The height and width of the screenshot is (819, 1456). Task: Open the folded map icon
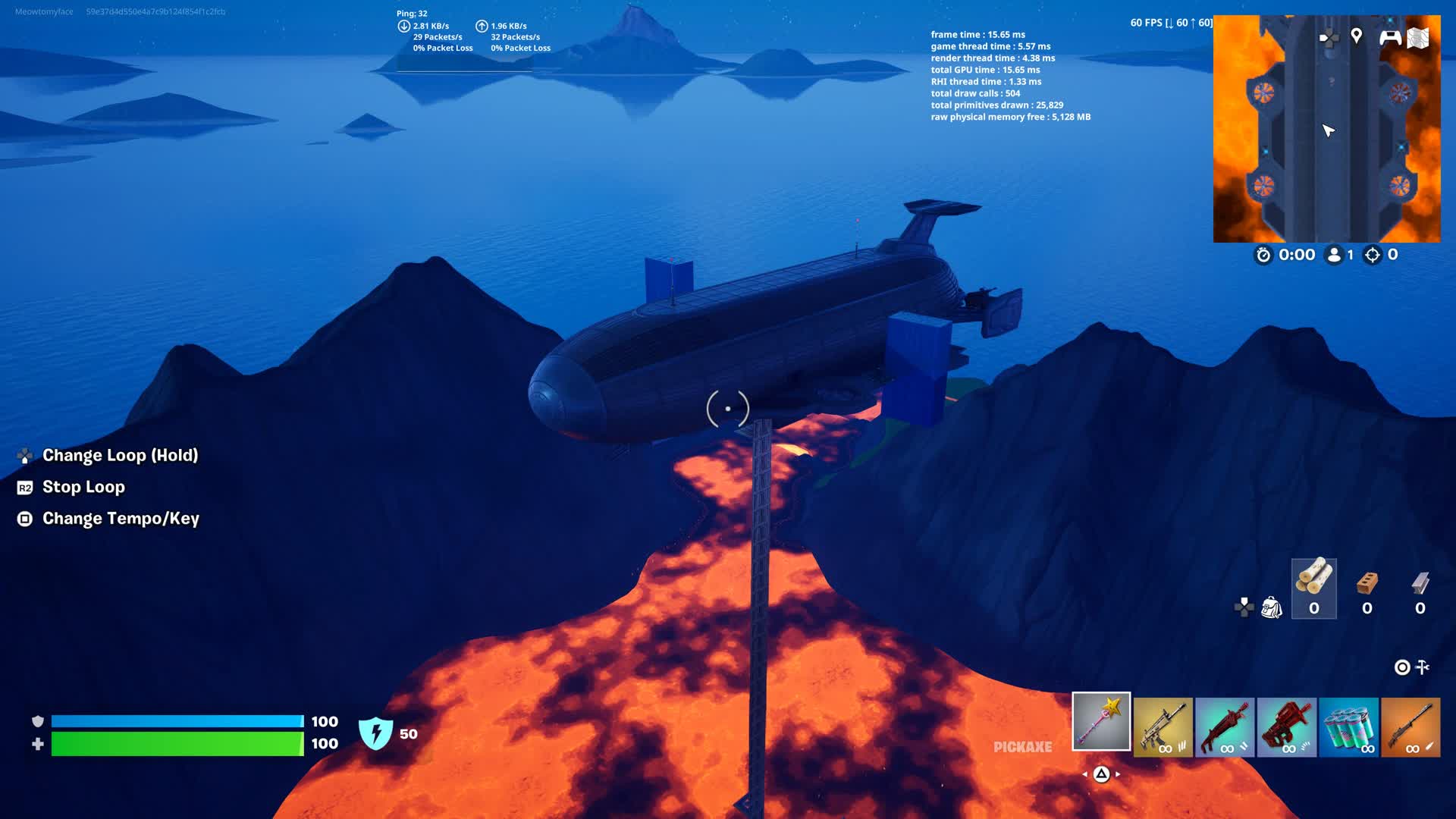pos(1418,37)
